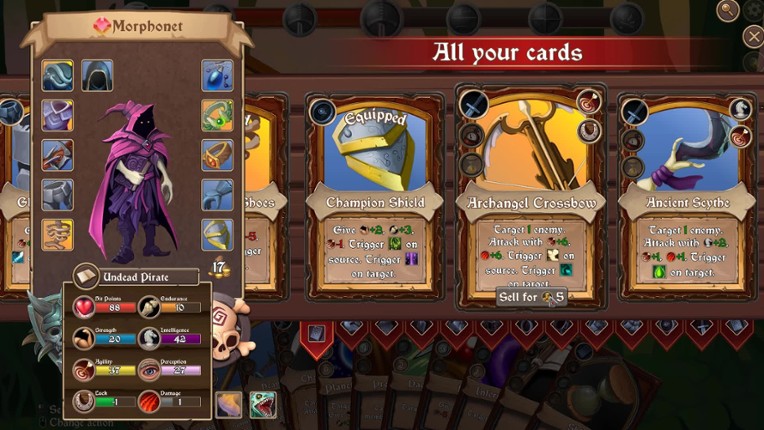Open the Undead Pirate class entry

pos(135,275)
